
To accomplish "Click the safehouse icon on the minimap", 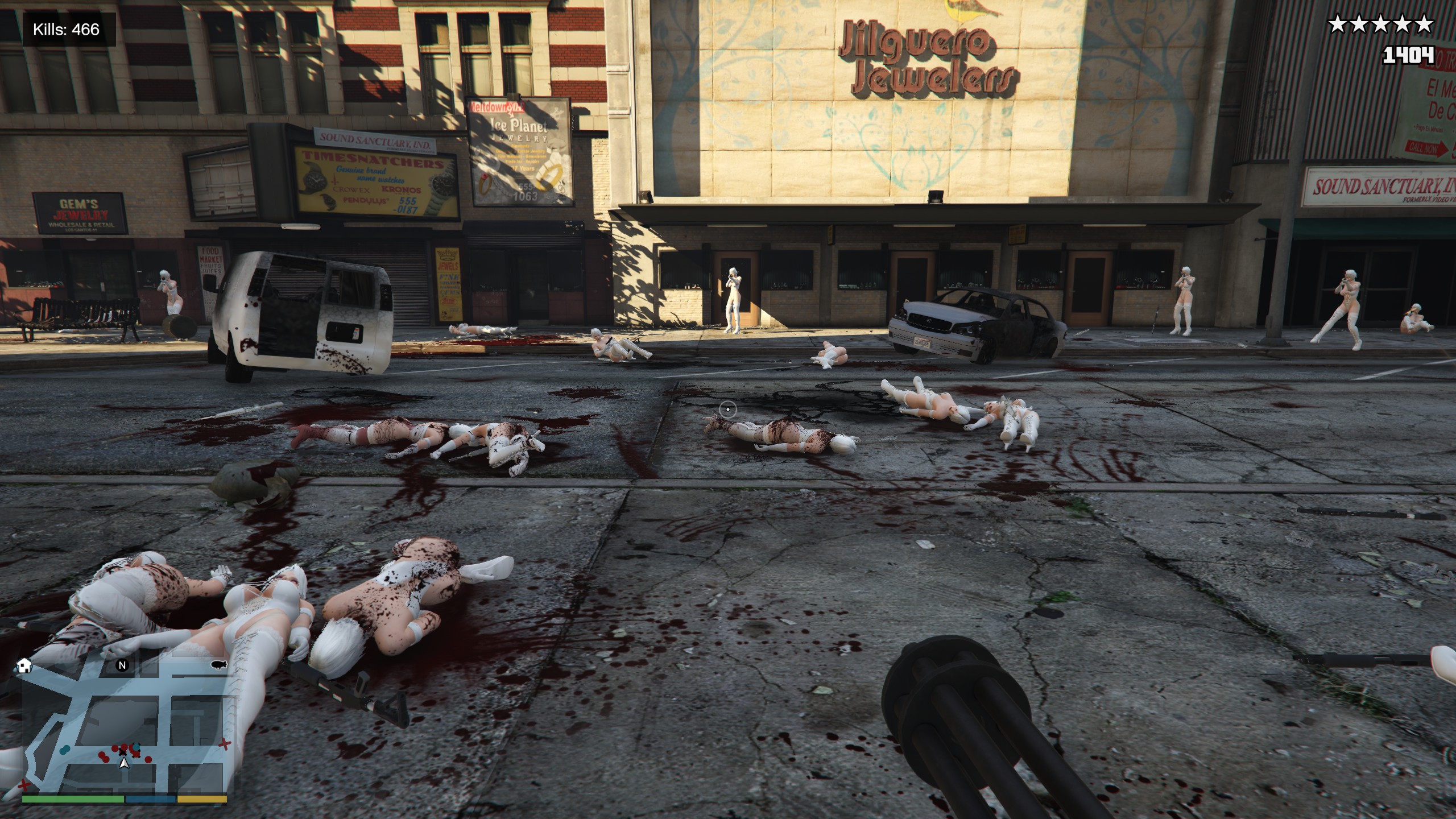I will (24, 665).
